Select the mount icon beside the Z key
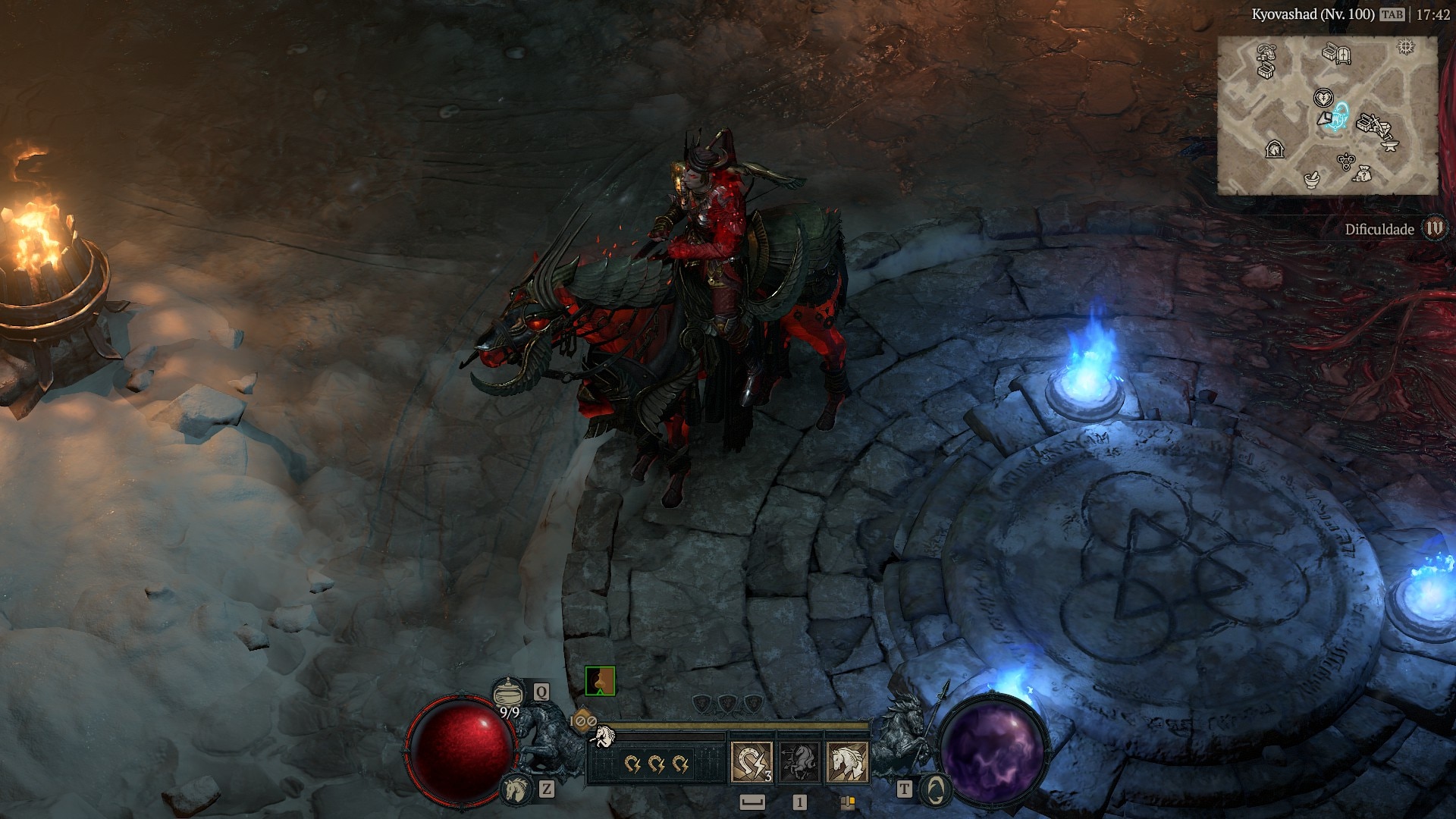The height and width of the screenshot is (819, 1456). point(515,791)
